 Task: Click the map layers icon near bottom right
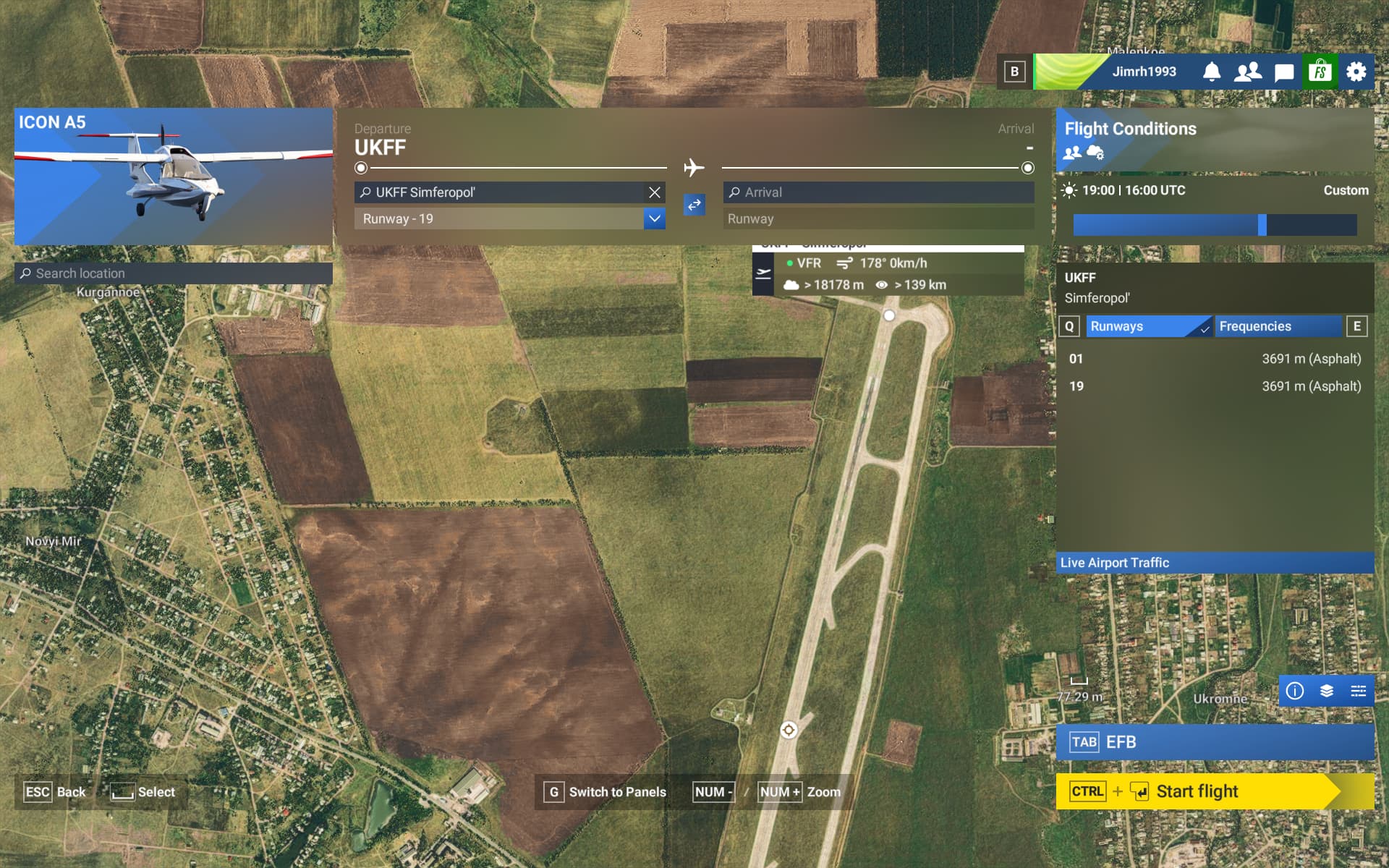click(1327, 691)
